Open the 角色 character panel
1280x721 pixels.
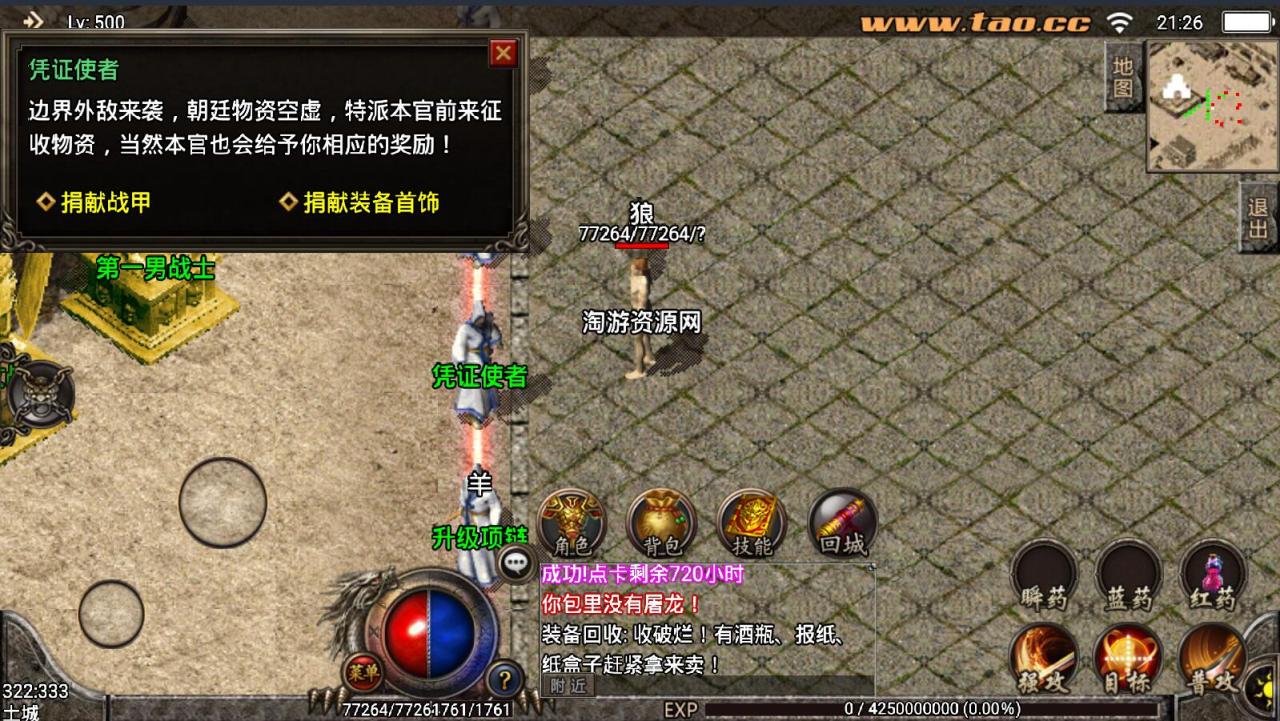[x=571, y=522]
